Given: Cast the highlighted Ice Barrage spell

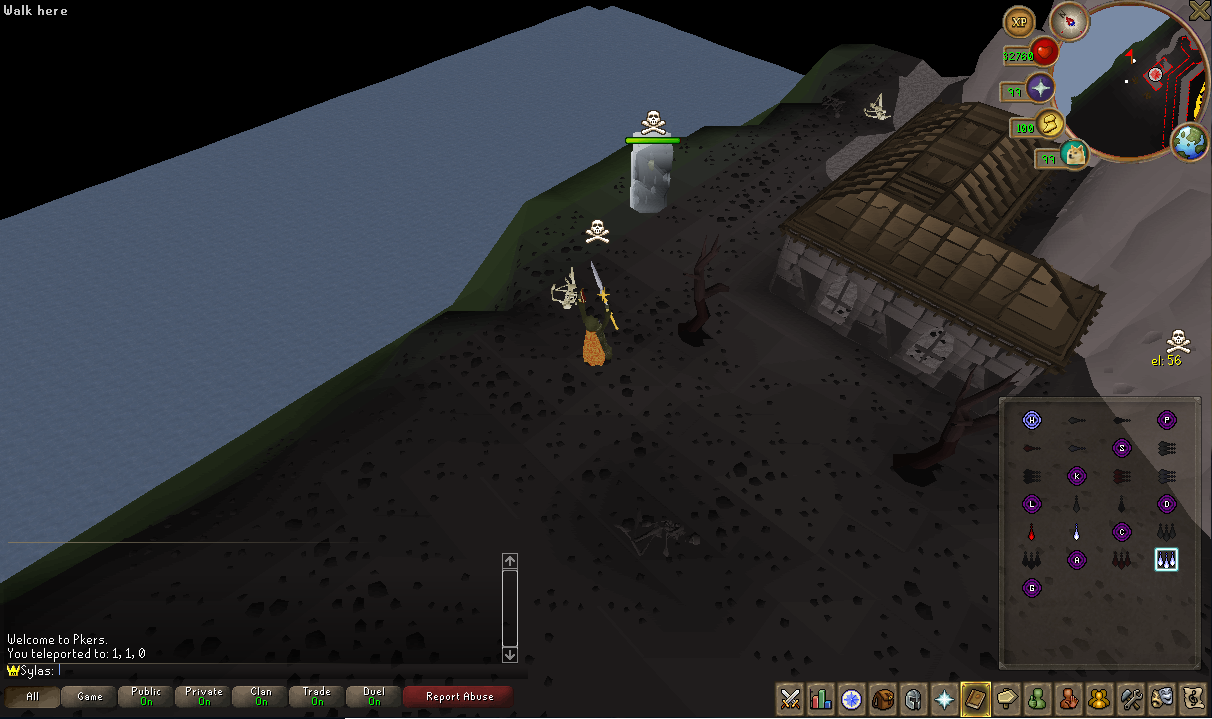Looking at the screenshot, I should 1166,560.
